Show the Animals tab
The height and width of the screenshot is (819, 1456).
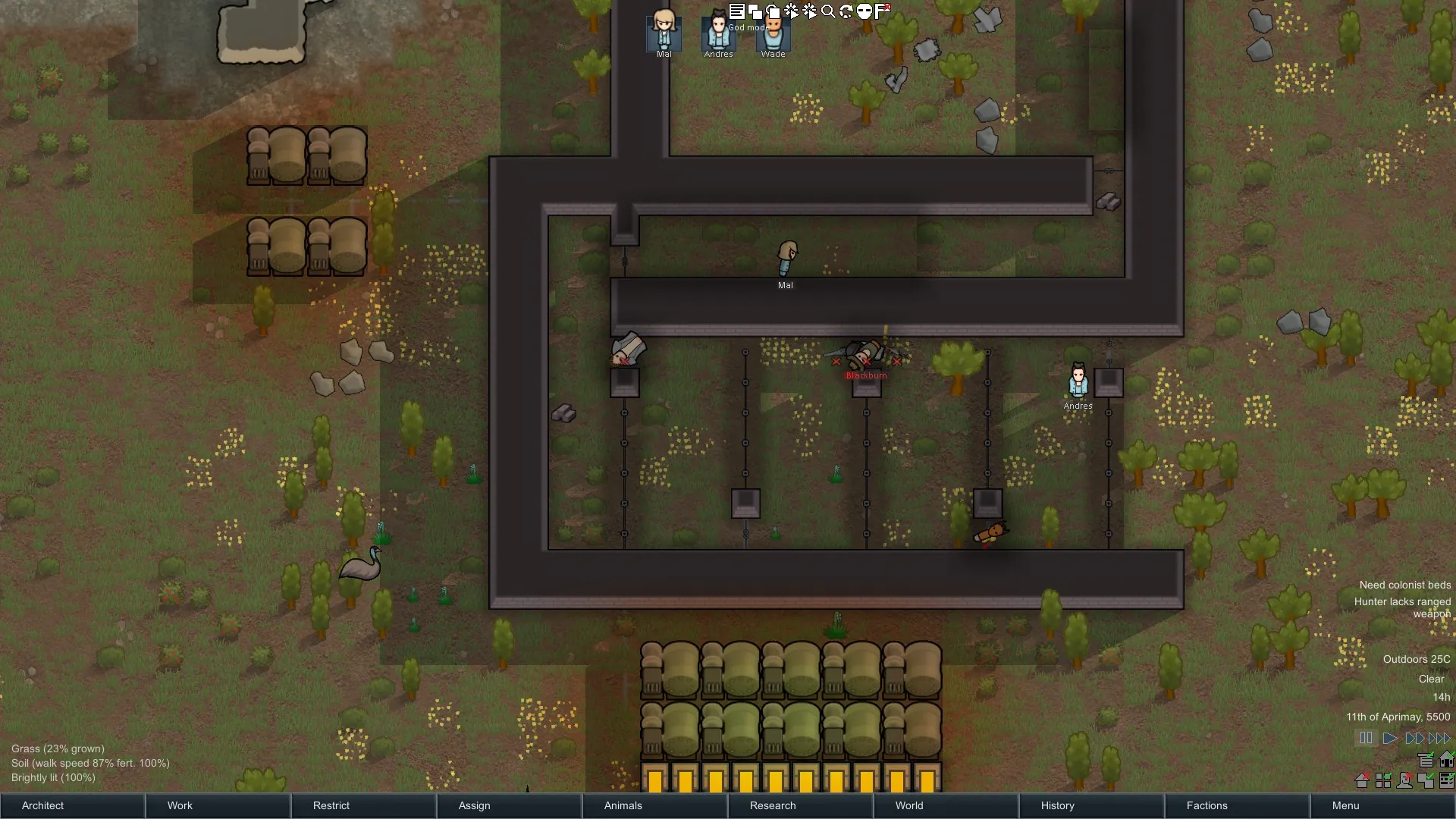[654, 805]
